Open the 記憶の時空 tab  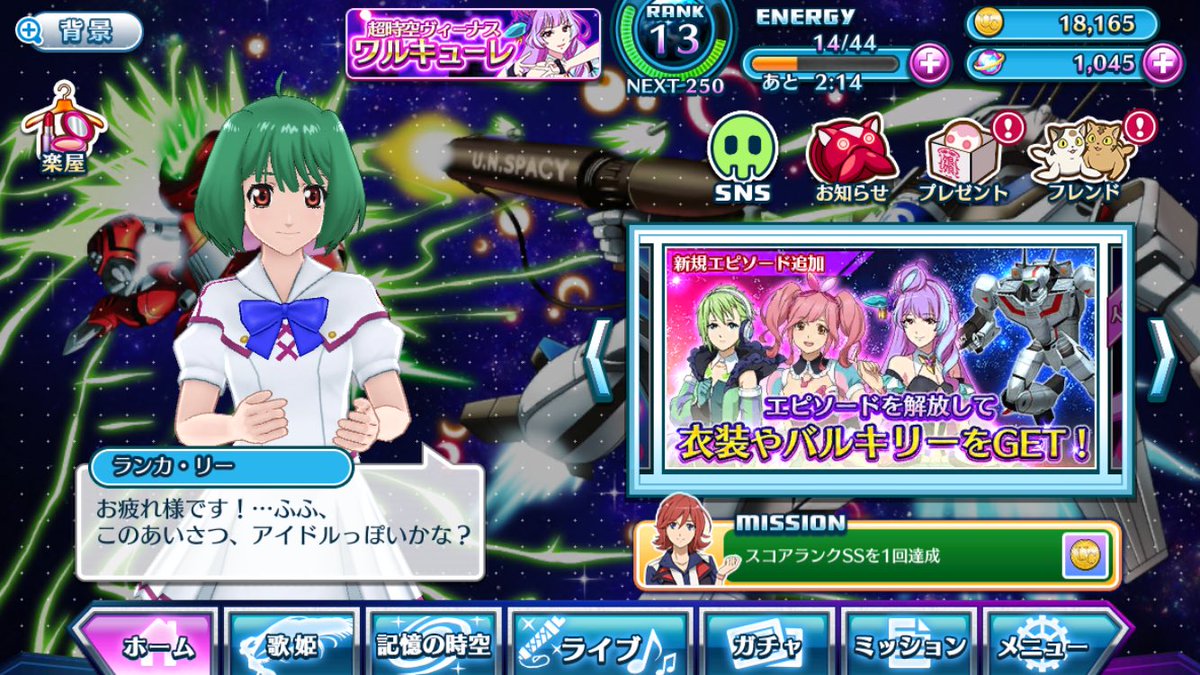point(433,645)
